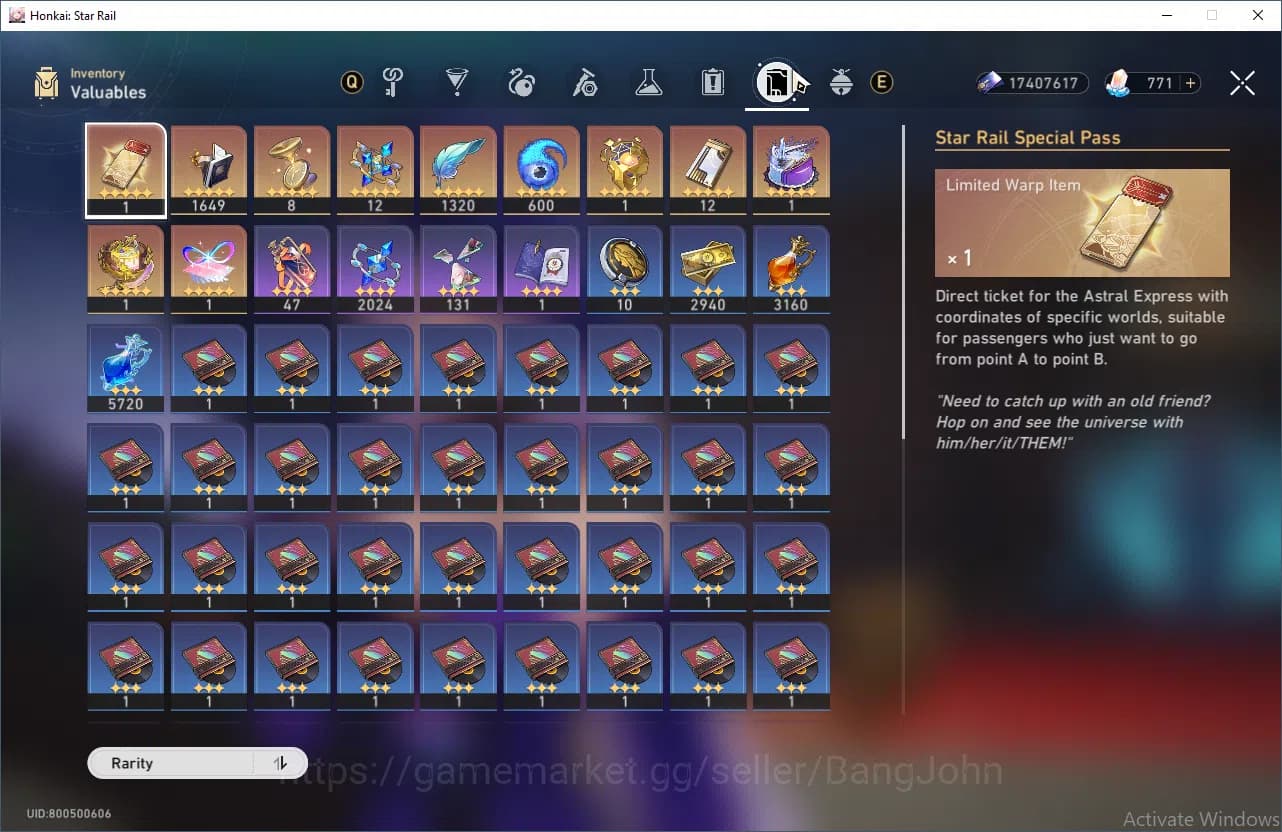Select the Credits stack showing 1649
The height and width of the screenshot is (832, 1282).
pos(208,168)
